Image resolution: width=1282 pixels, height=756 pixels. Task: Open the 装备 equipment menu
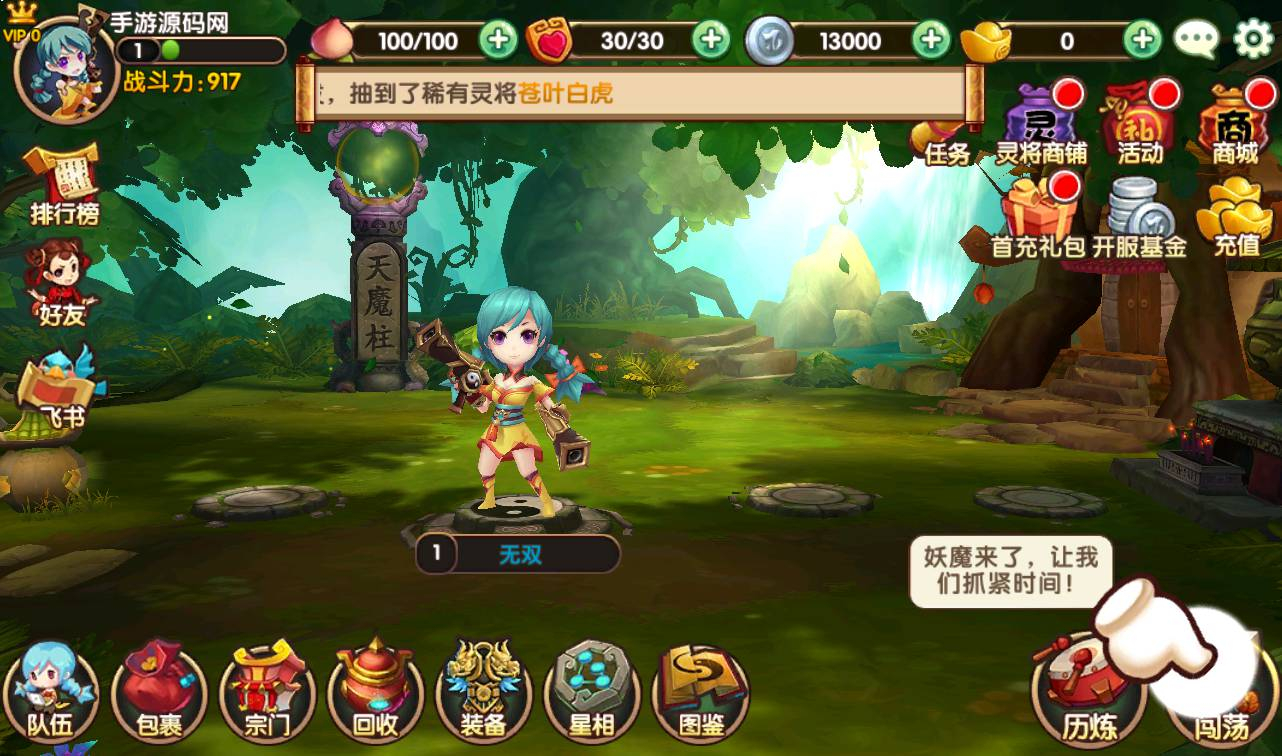coord(484,693)
